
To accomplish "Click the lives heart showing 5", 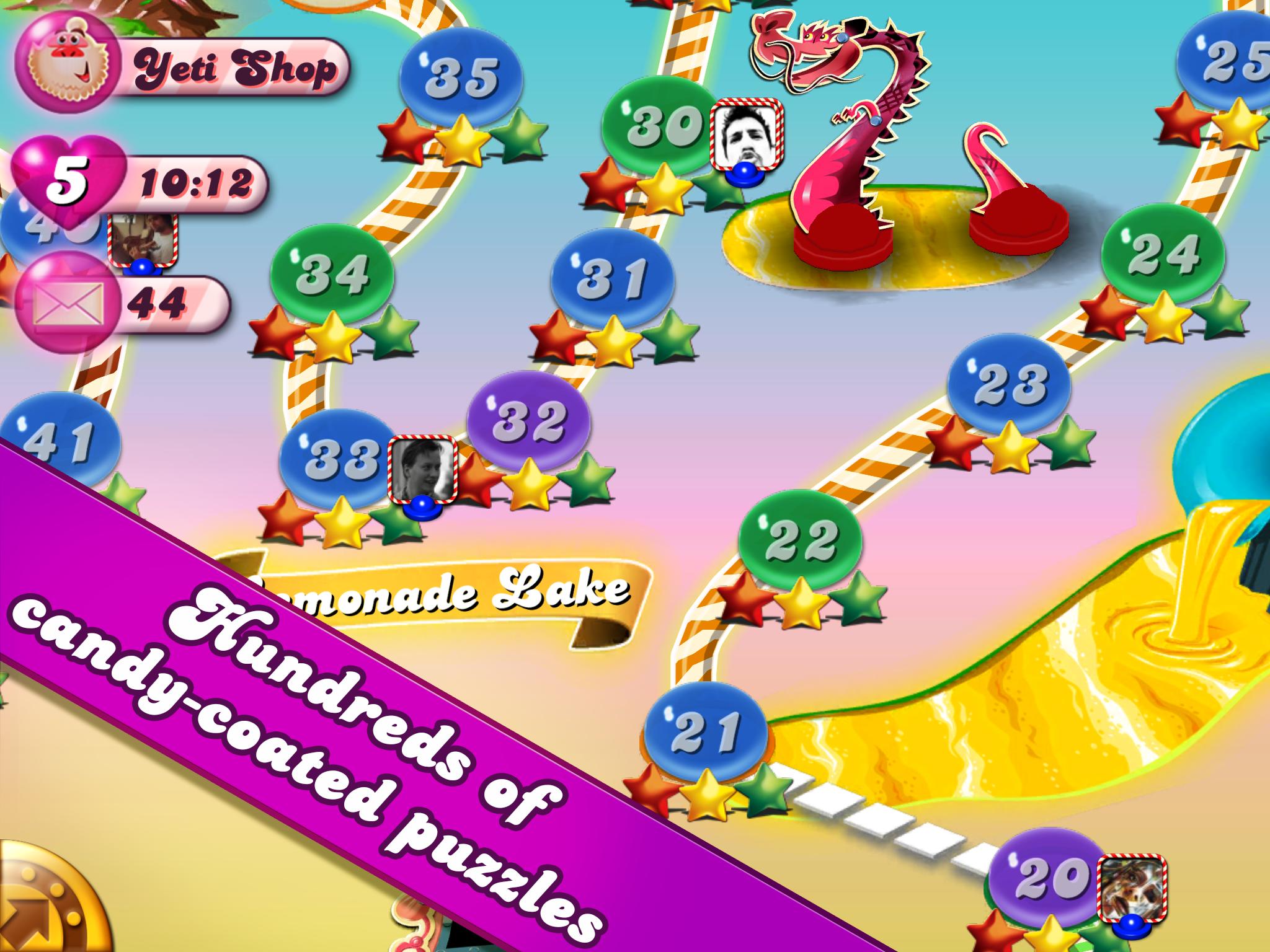I will click(x=70, y=180).
